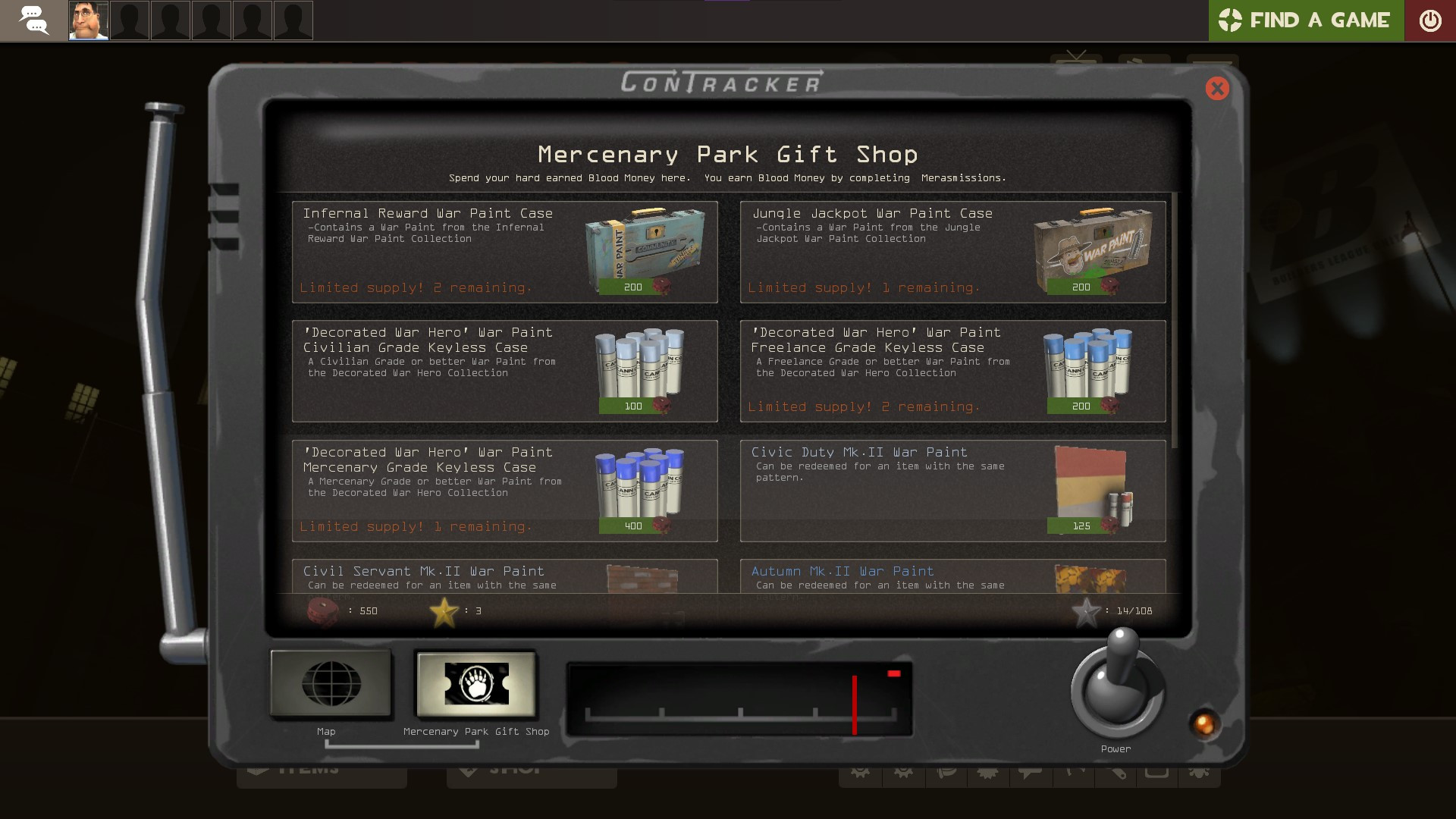
Task: Click the silver star progress icon showing 14/108
Action: 1087,610
